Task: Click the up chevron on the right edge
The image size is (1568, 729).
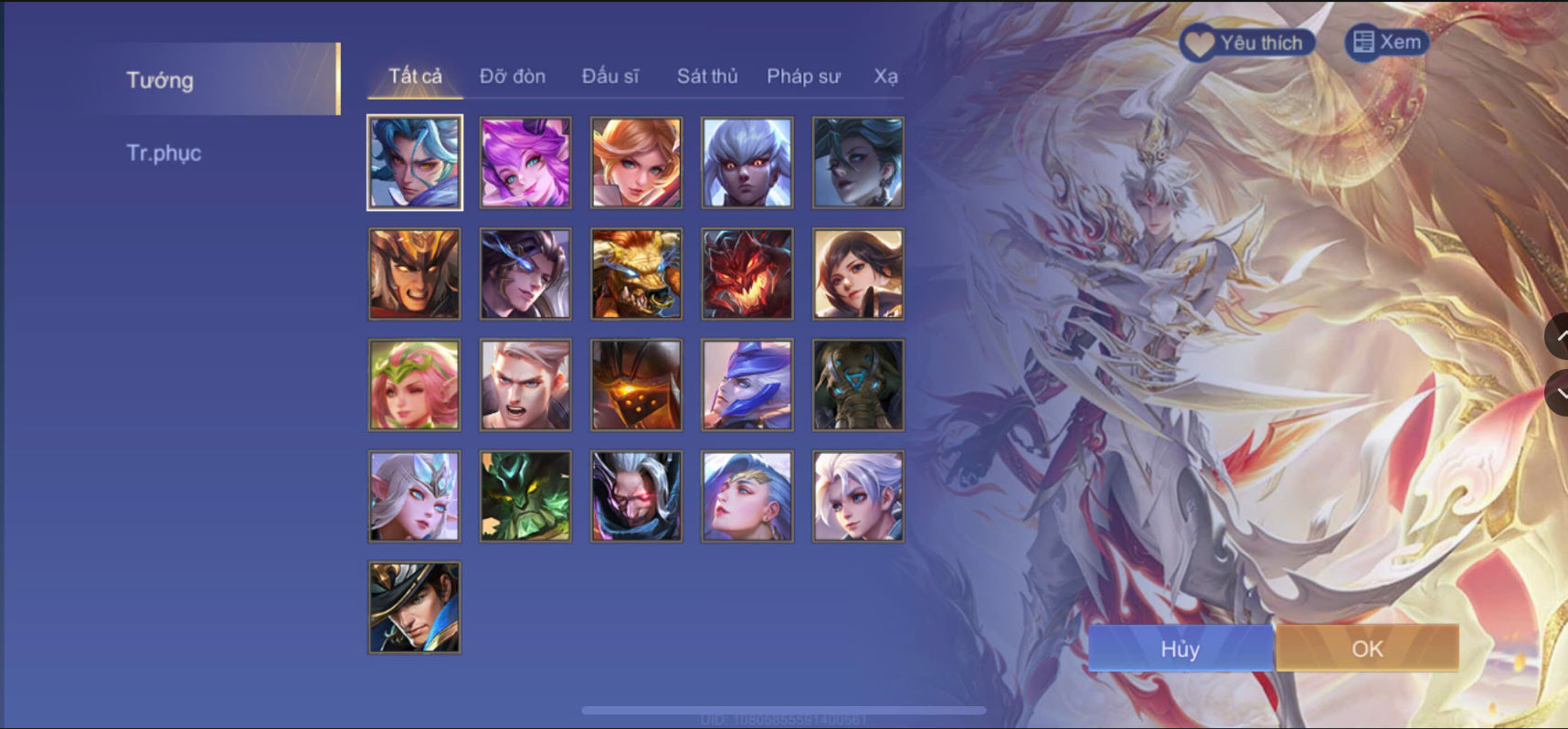Action: [1560, 338]
